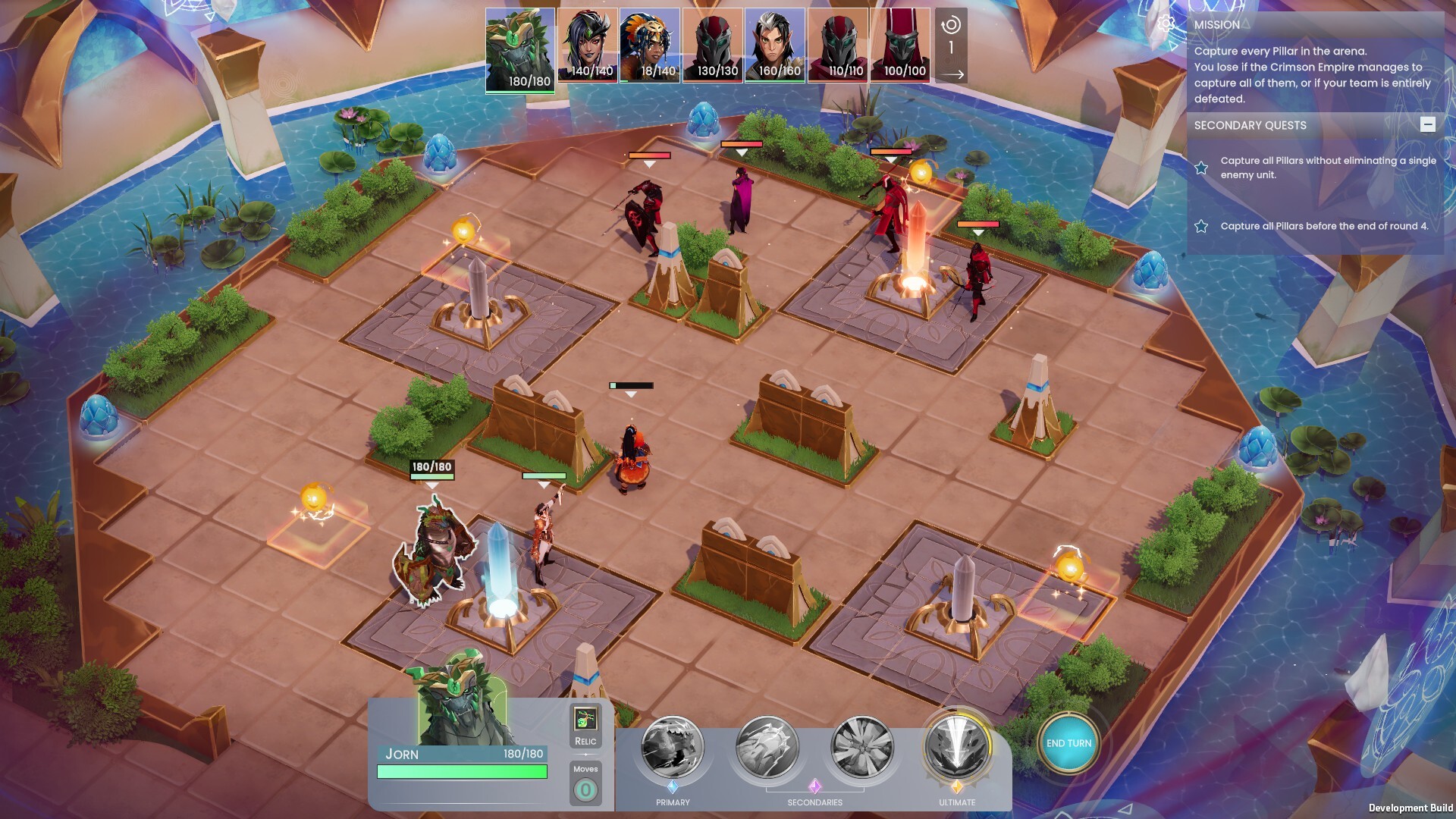The width and height of the screenshot is (1456, 819).
Task: Select the 18/140 feathered headdress portrait
Action: point(650,45)
